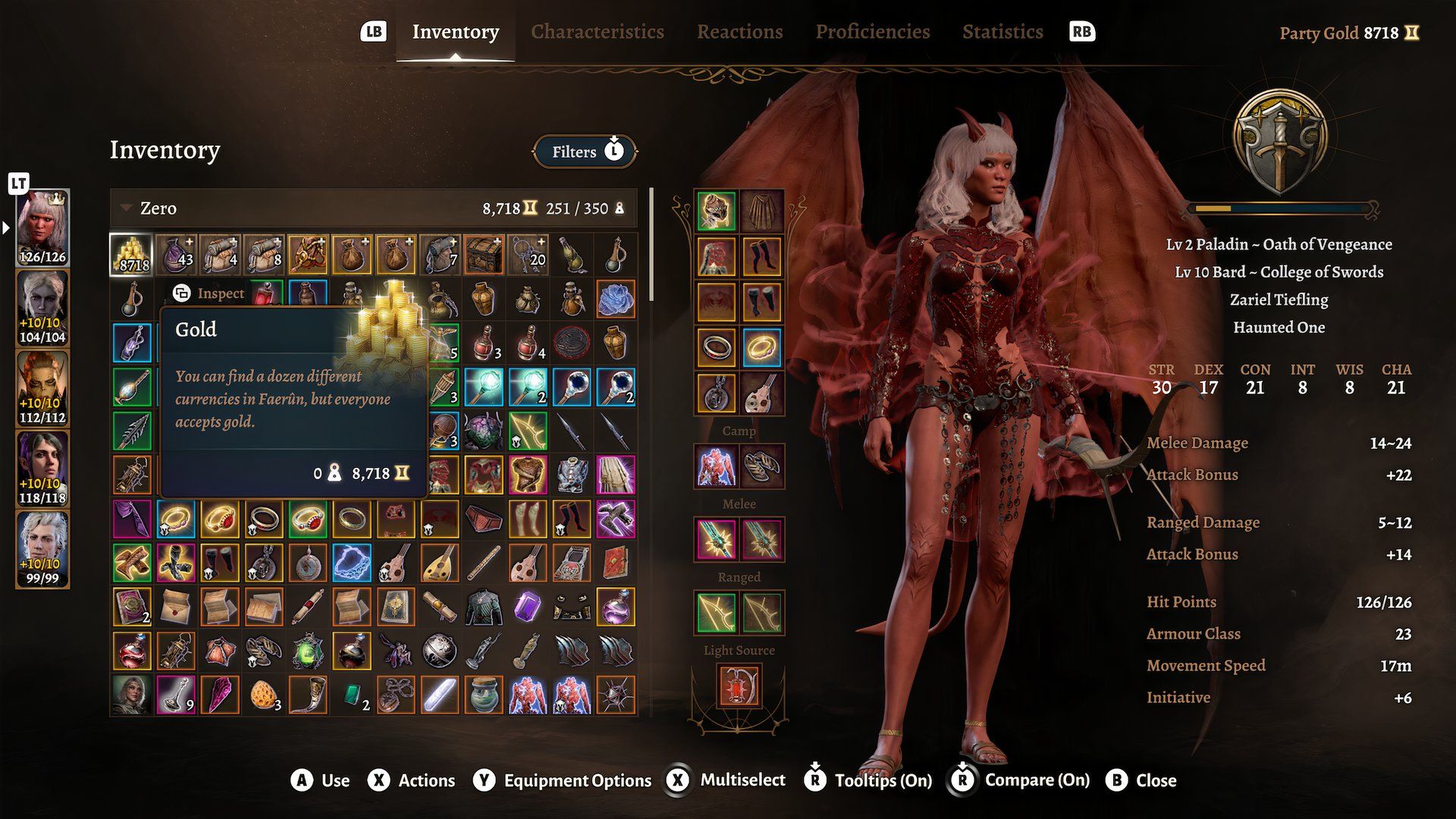1456x819 pixels.
Task: Select the blue-bordered gold ring equipment slot
Action: pyautogui.click(x=761, y=348)
